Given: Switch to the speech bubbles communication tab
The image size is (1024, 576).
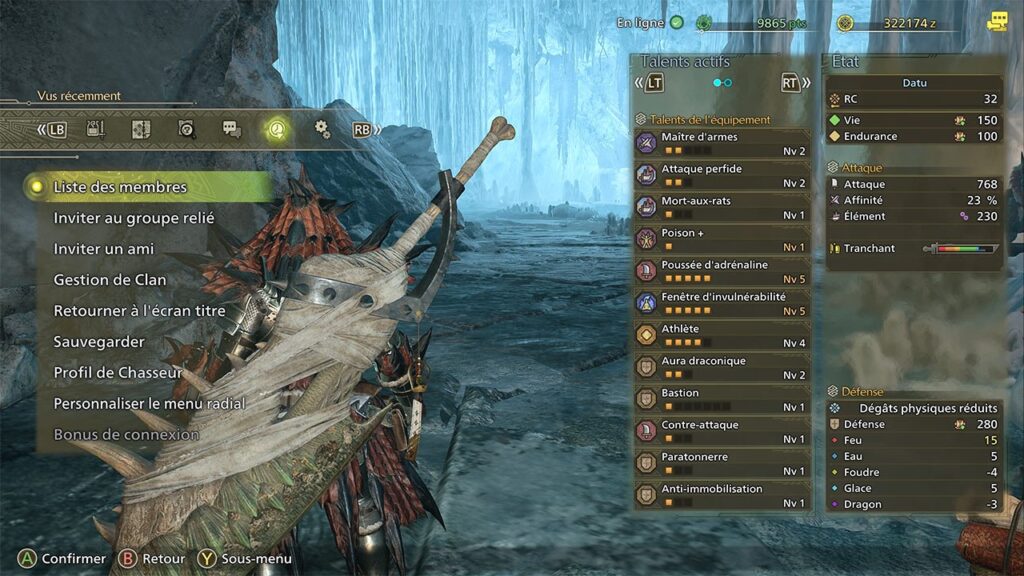Looking at the screenshot, I should 231,129.
